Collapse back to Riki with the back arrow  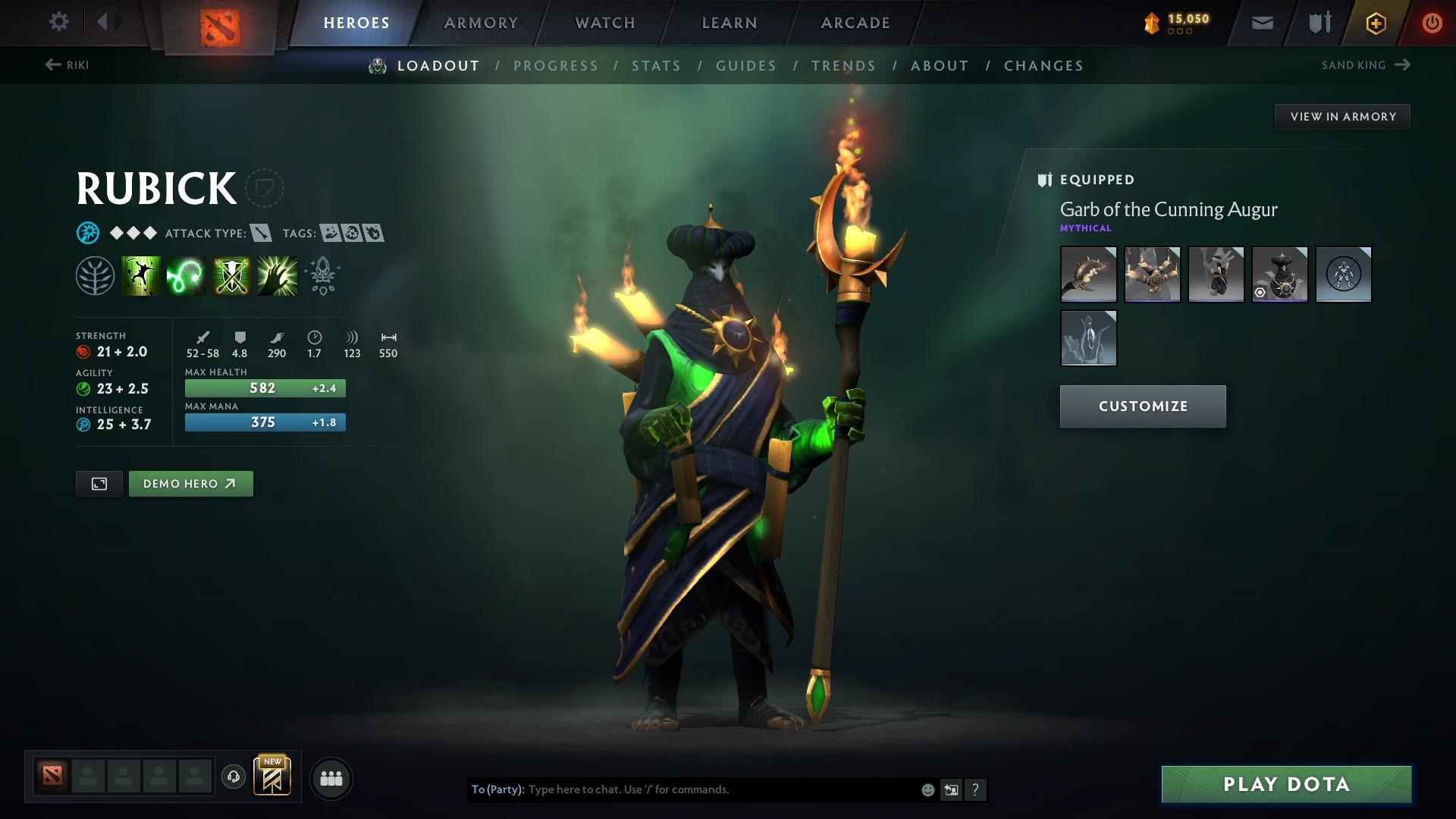click(x=52, y=64)
